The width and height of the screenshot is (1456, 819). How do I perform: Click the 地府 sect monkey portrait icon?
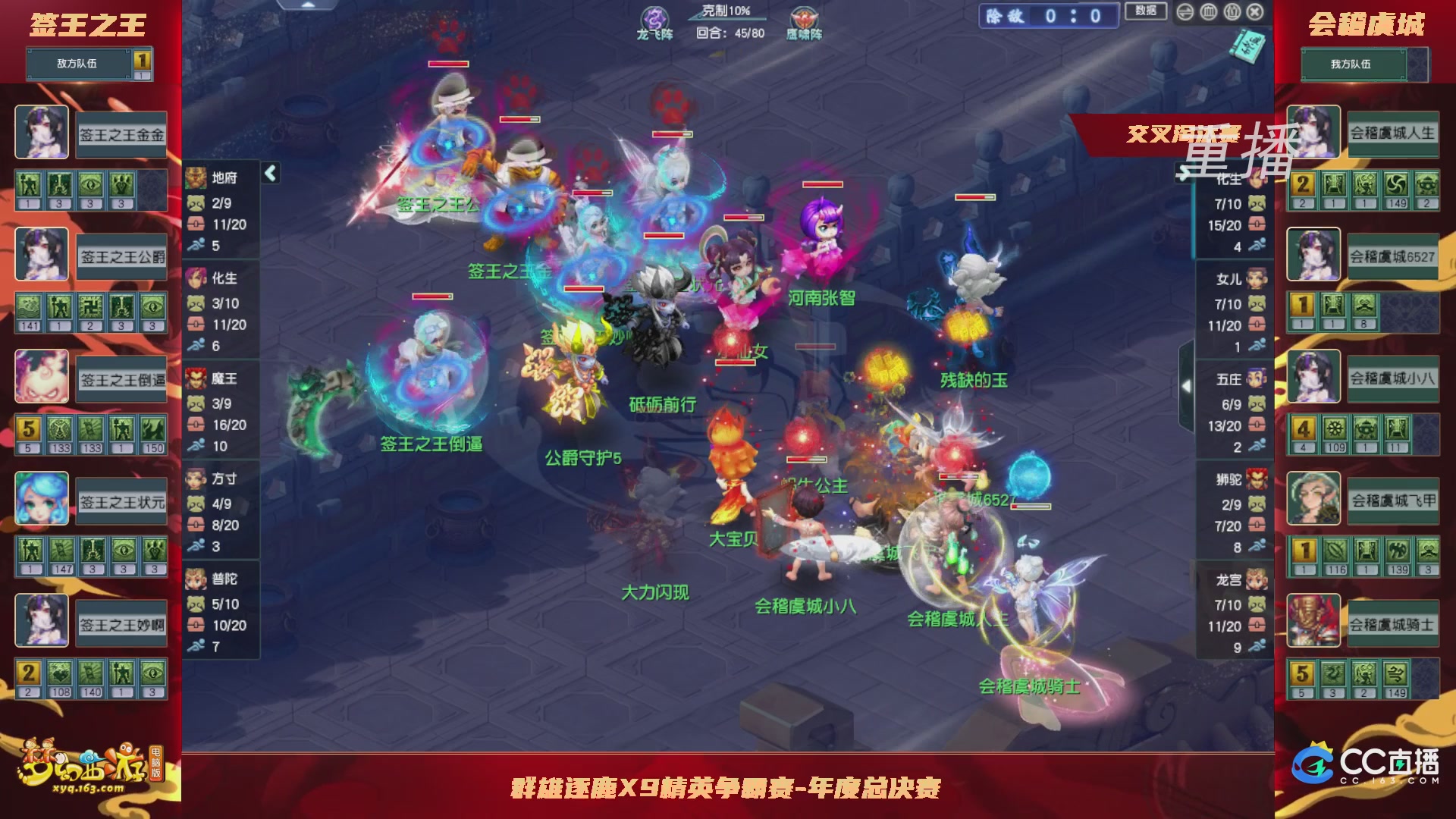point(196,177)
